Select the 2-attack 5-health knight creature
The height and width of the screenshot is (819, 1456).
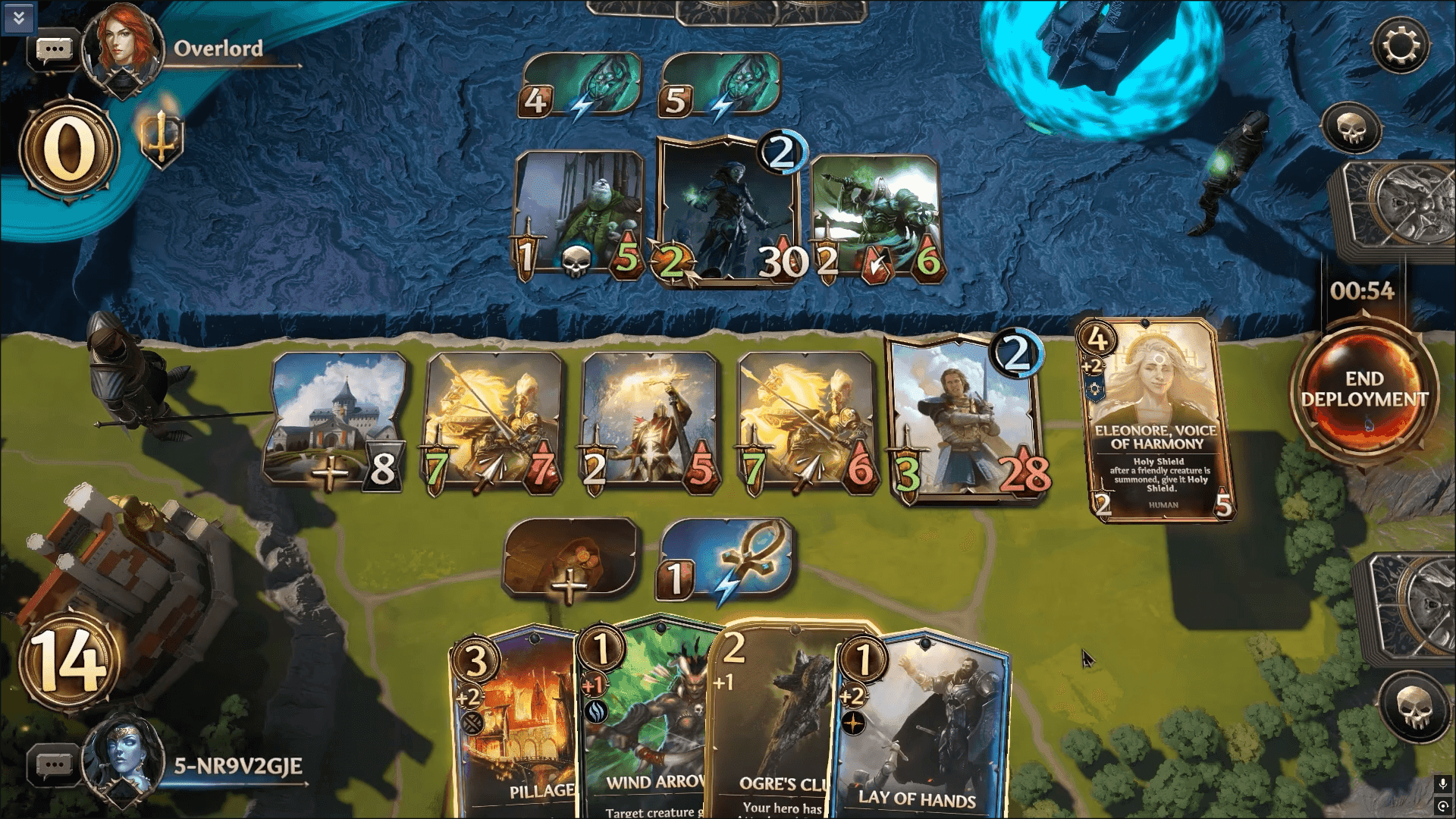pos(650,421)
